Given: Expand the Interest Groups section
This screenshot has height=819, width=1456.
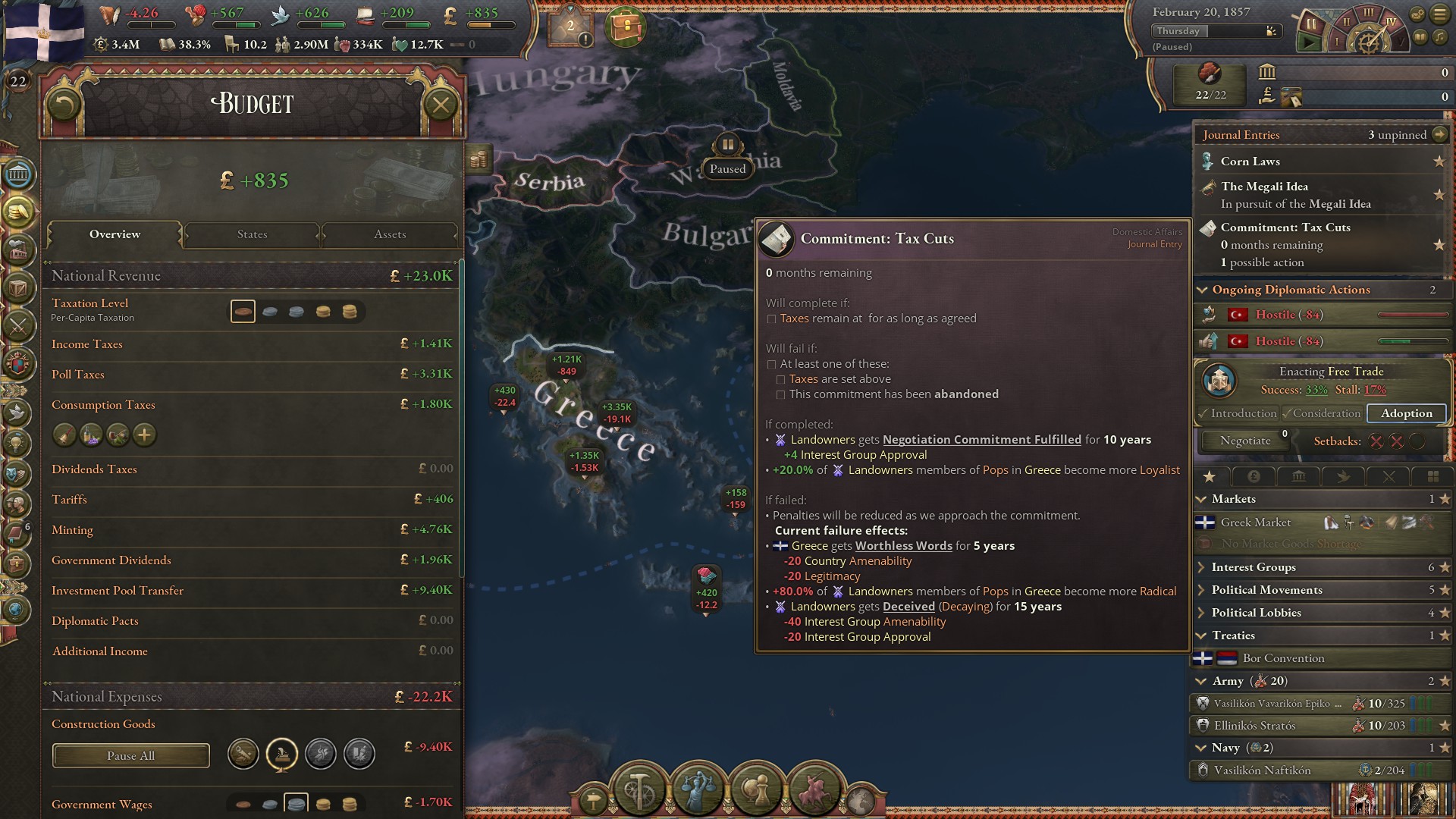Looking at the screenshot, I should pos(1200,566).
